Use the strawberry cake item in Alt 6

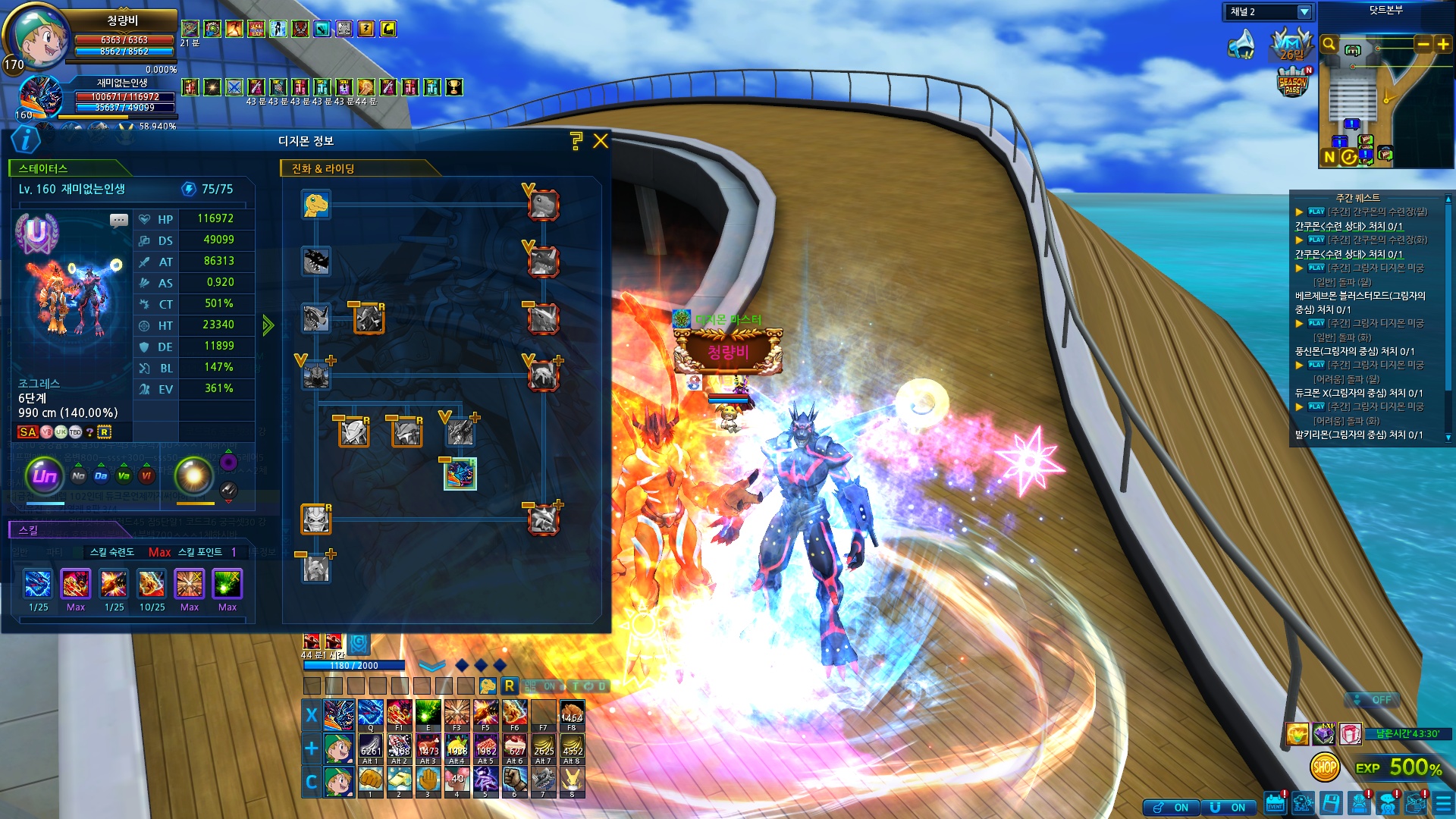[x=514, y=748]
